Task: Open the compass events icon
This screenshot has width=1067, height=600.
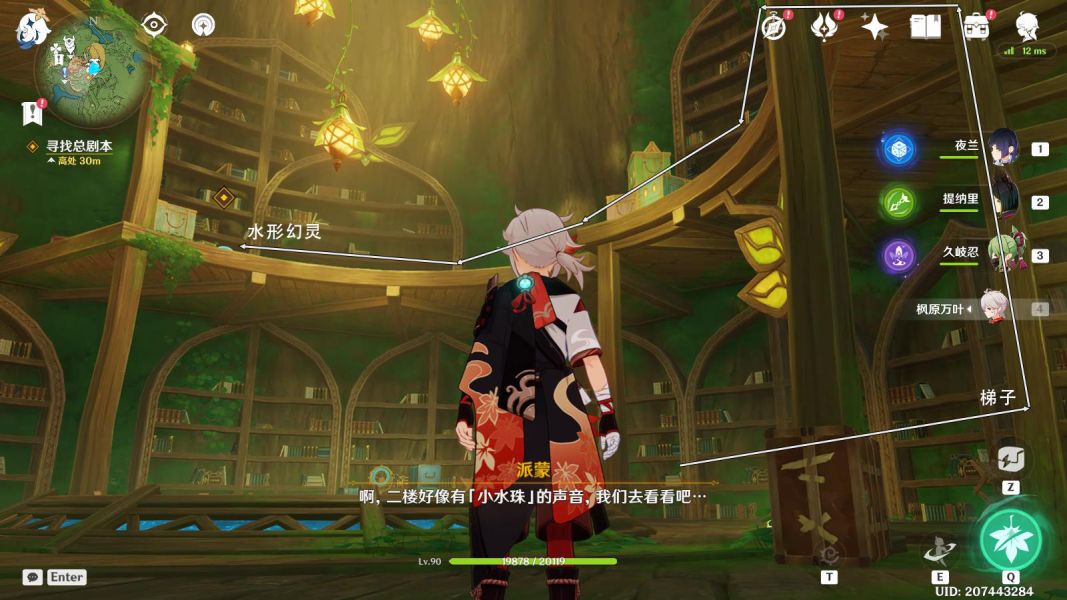Action: [773, 27]
